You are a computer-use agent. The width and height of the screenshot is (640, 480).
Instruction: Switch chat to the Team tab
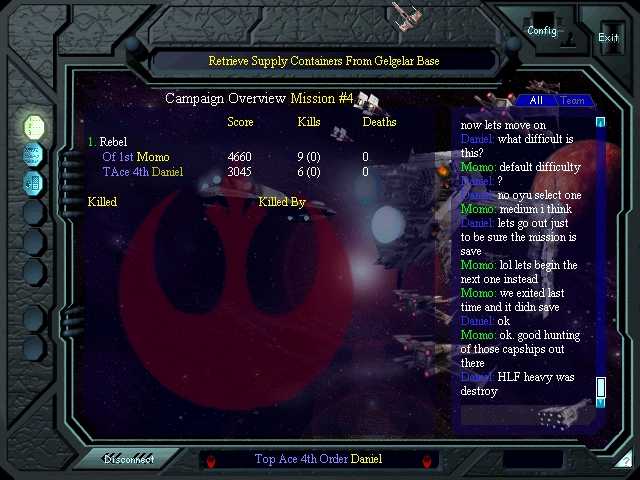tap(572, 100)
